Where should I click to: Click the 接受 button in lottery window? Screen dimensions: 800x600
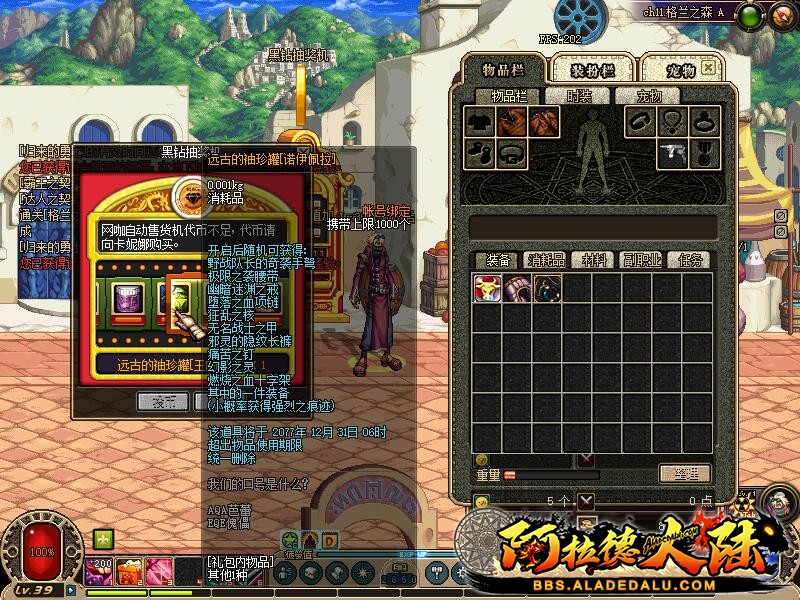pos(163,401)
